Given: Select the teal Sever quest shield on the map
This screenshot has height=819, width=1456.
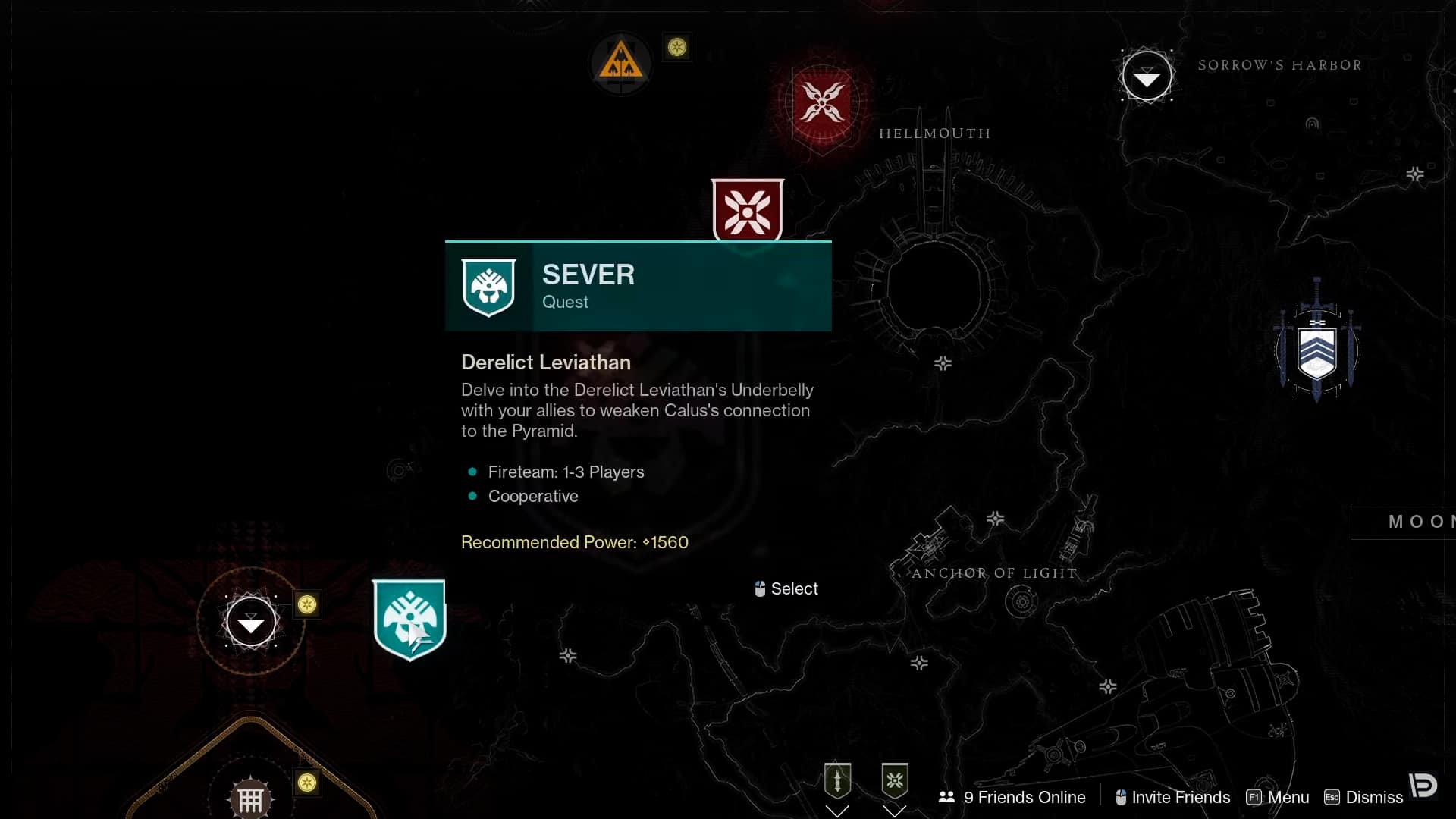Looking at the screenshot, I should pos(408,620).
